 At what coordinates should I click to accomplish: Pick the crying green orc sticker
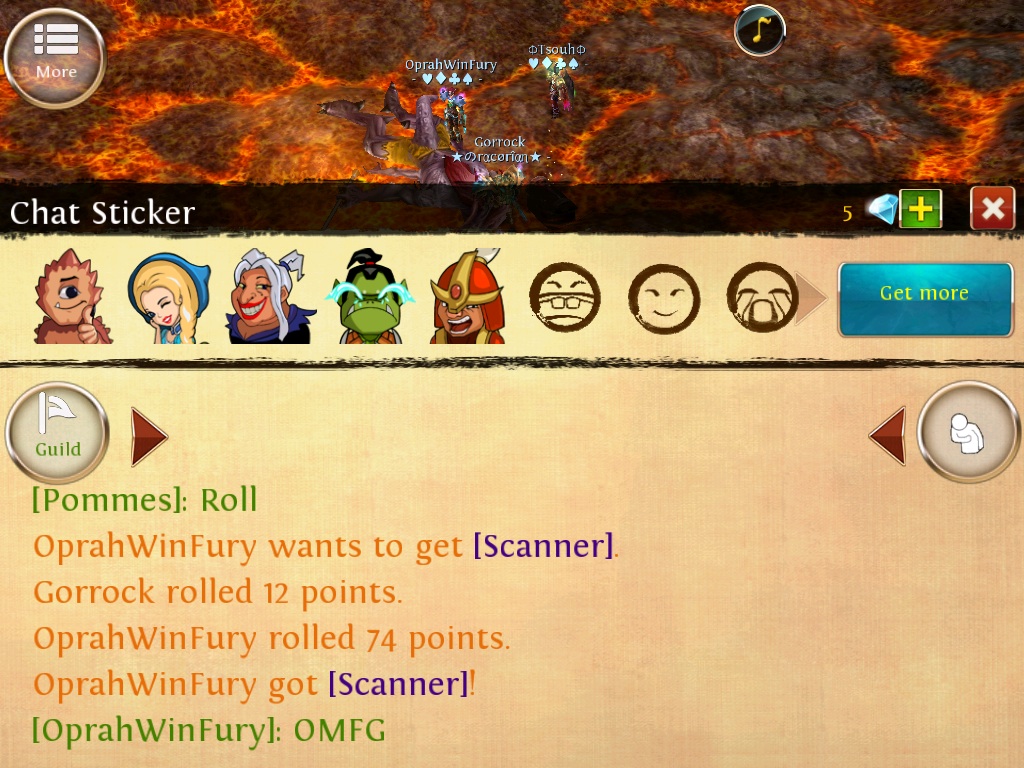click(x=370, y=298)
